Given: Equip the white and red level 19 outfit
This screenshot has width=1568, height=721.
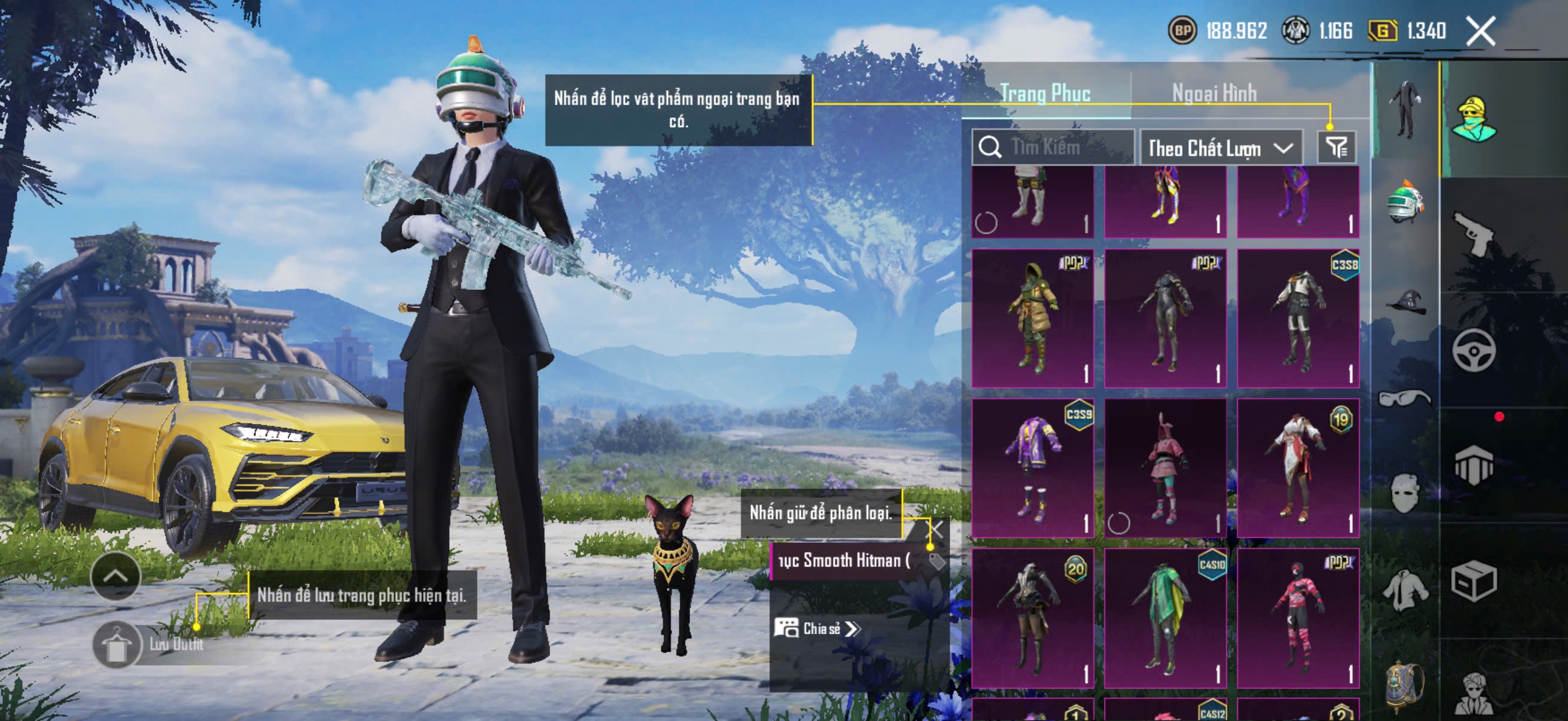Looking at the screenshot, I should click(x=1298, y=468).
